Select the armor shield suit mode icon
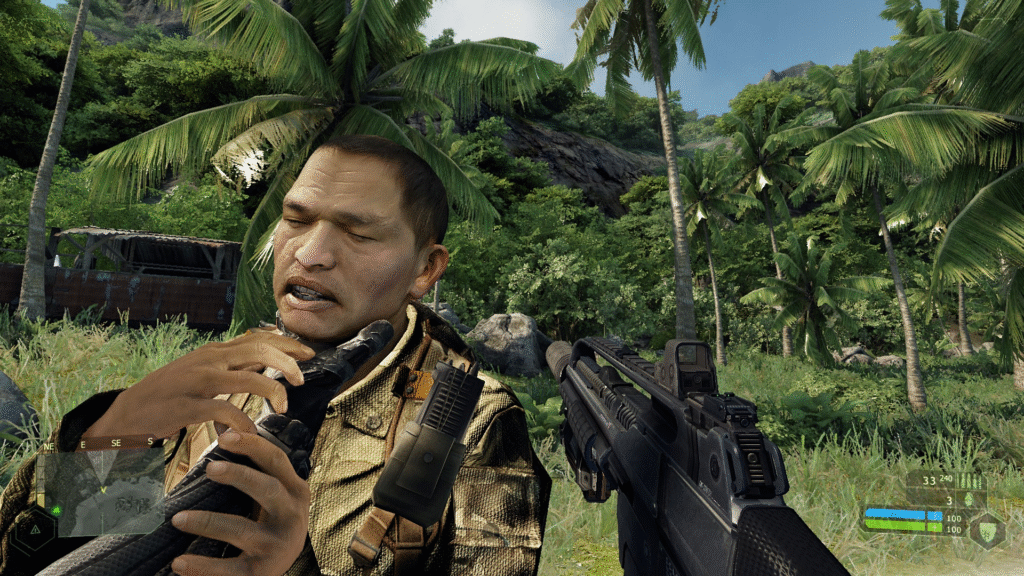 [987, 528]
